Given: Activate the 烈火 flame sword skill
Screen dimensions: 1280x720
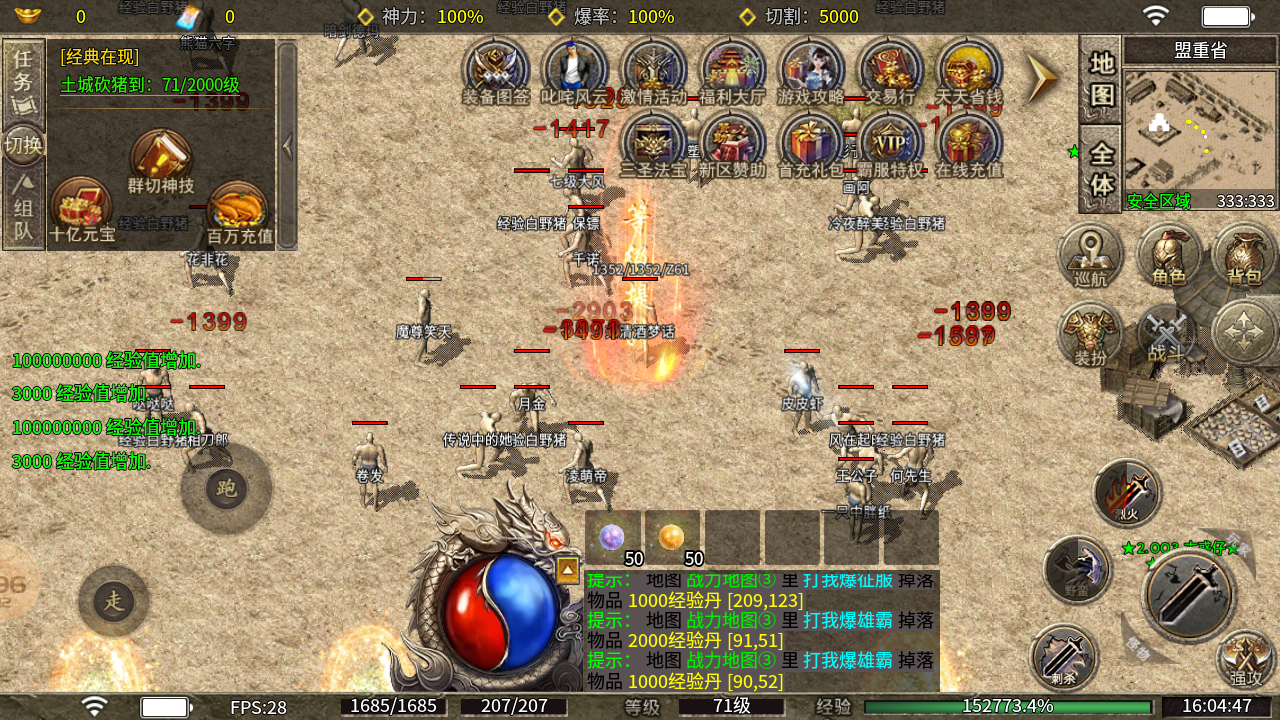Looking at the screenshot, I should [x=1127, y=492].
